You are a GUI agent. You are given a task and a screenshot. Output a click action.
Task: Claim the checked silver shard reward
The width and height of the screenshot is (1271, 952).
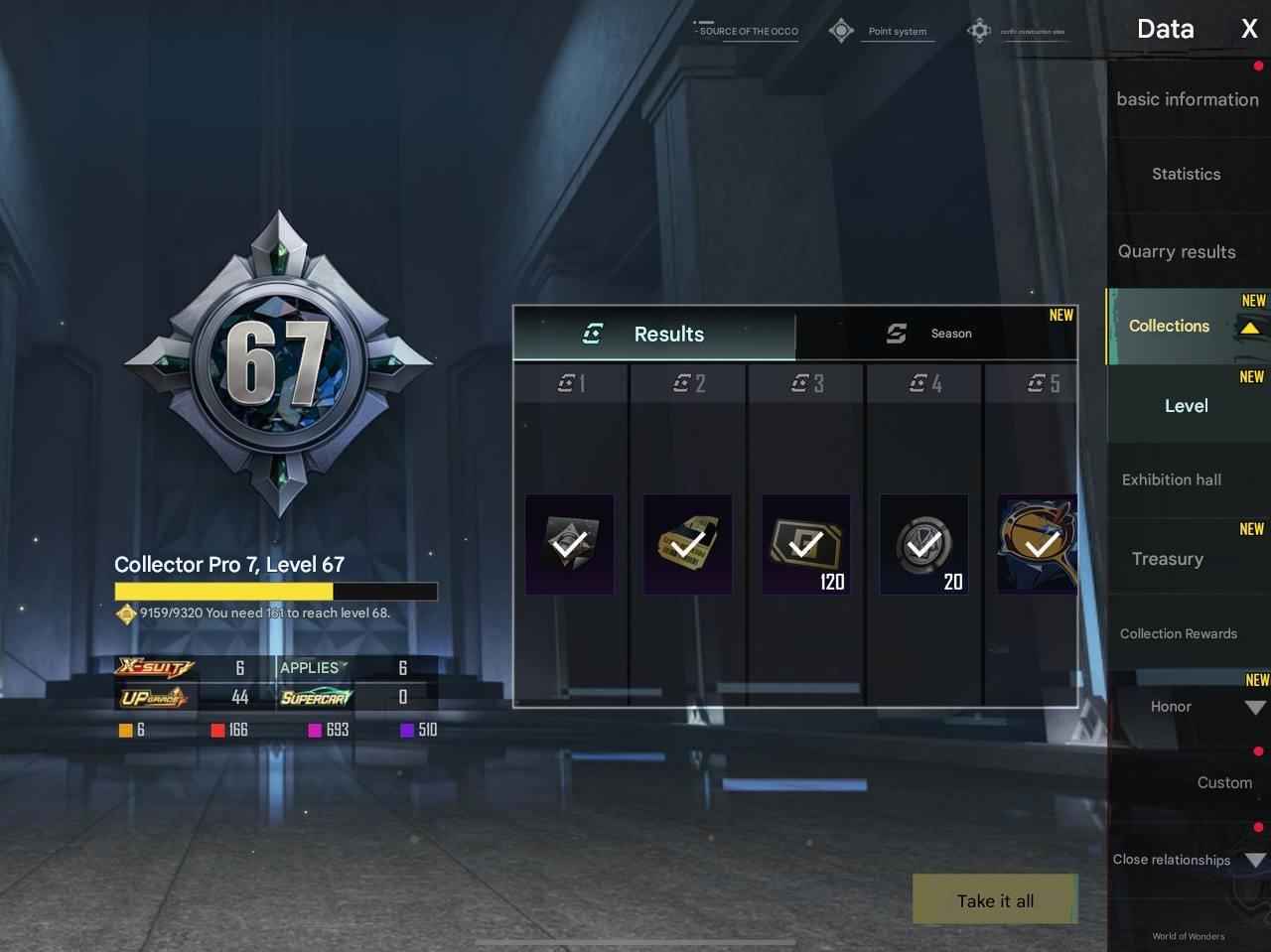coord(569,543)
